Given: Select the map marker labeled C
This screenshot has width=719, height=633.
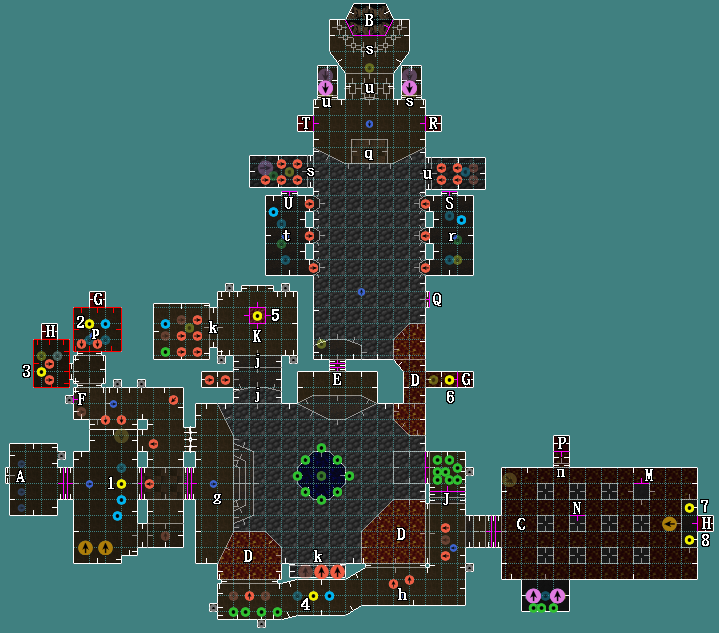Looking at the screenshot, I should coord(521,524).
